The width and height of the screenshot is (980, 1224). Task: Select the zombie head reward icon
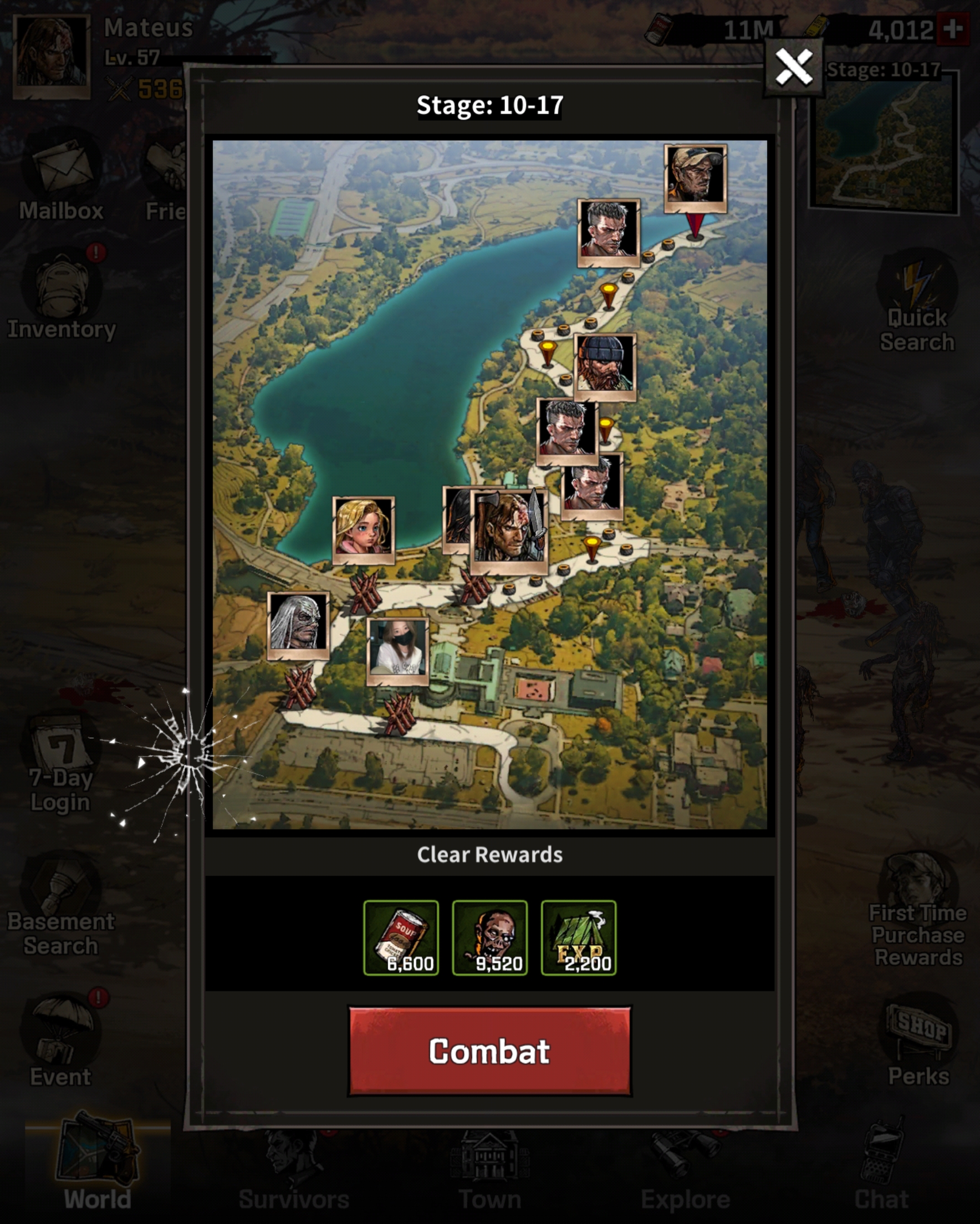(x=489, y=937)
